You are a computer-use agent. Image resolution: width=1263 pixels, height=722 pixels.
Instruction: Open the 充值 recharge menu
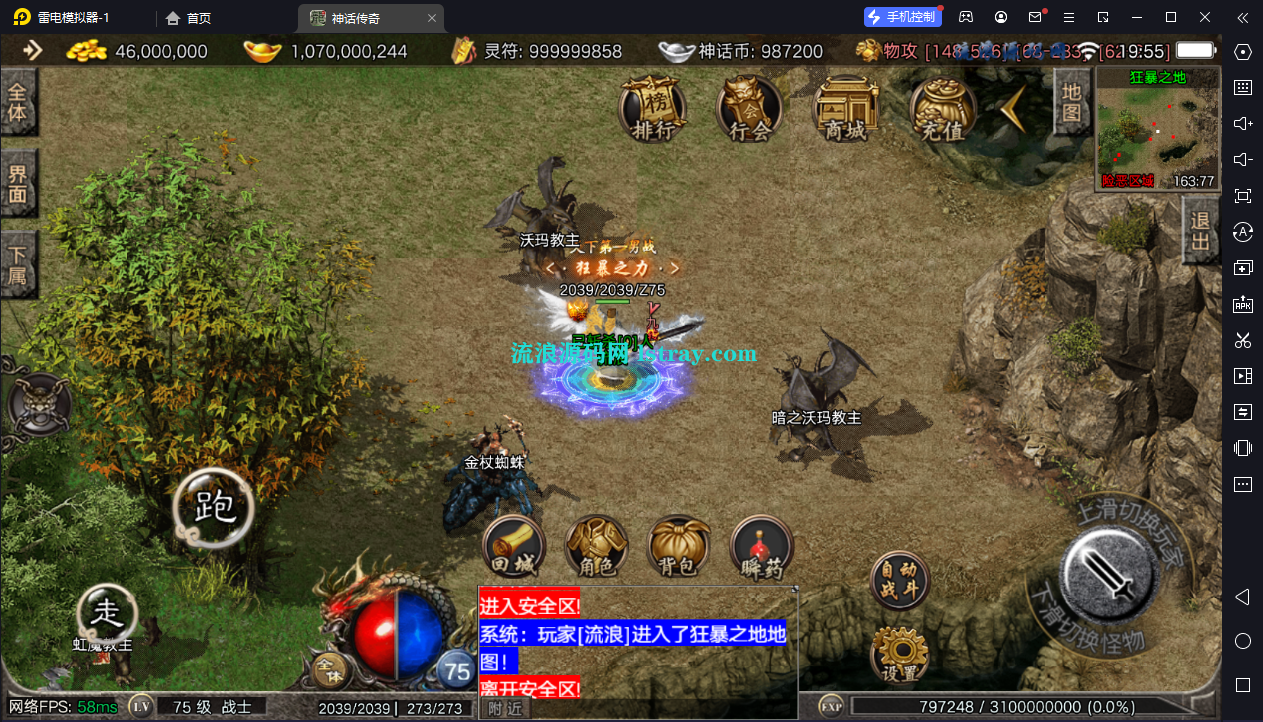[x=942, y=108]
